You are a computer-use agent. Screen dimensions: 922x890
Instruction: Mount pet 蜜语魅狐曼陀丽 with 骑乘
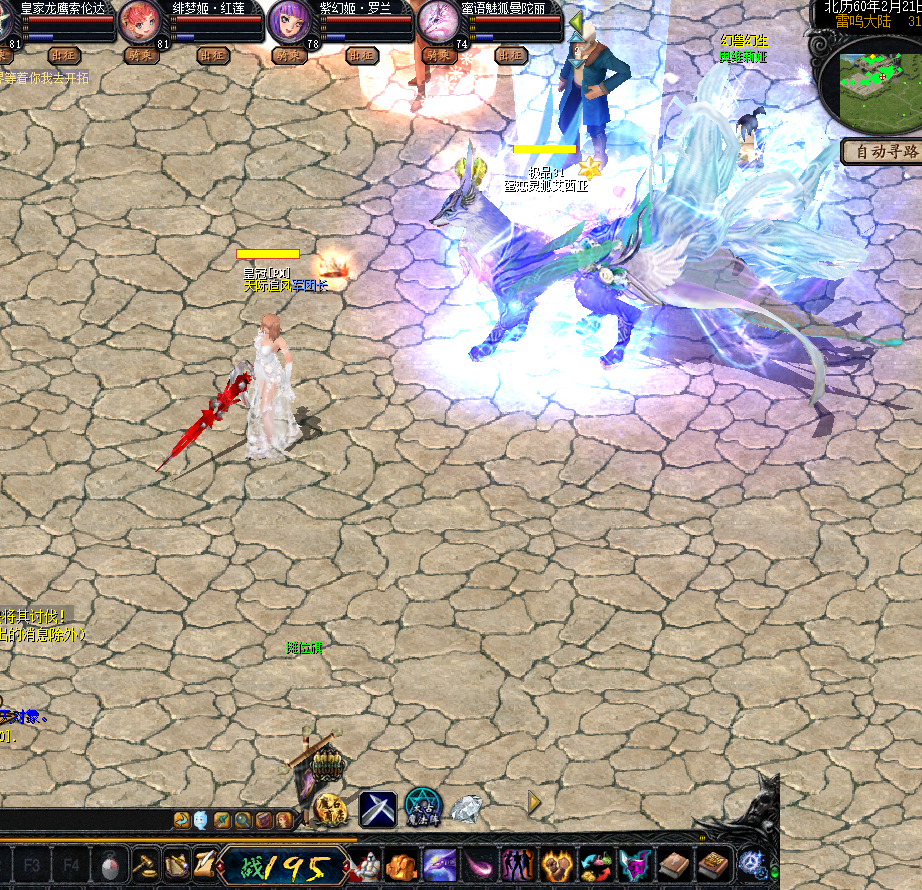coord(438,56)
